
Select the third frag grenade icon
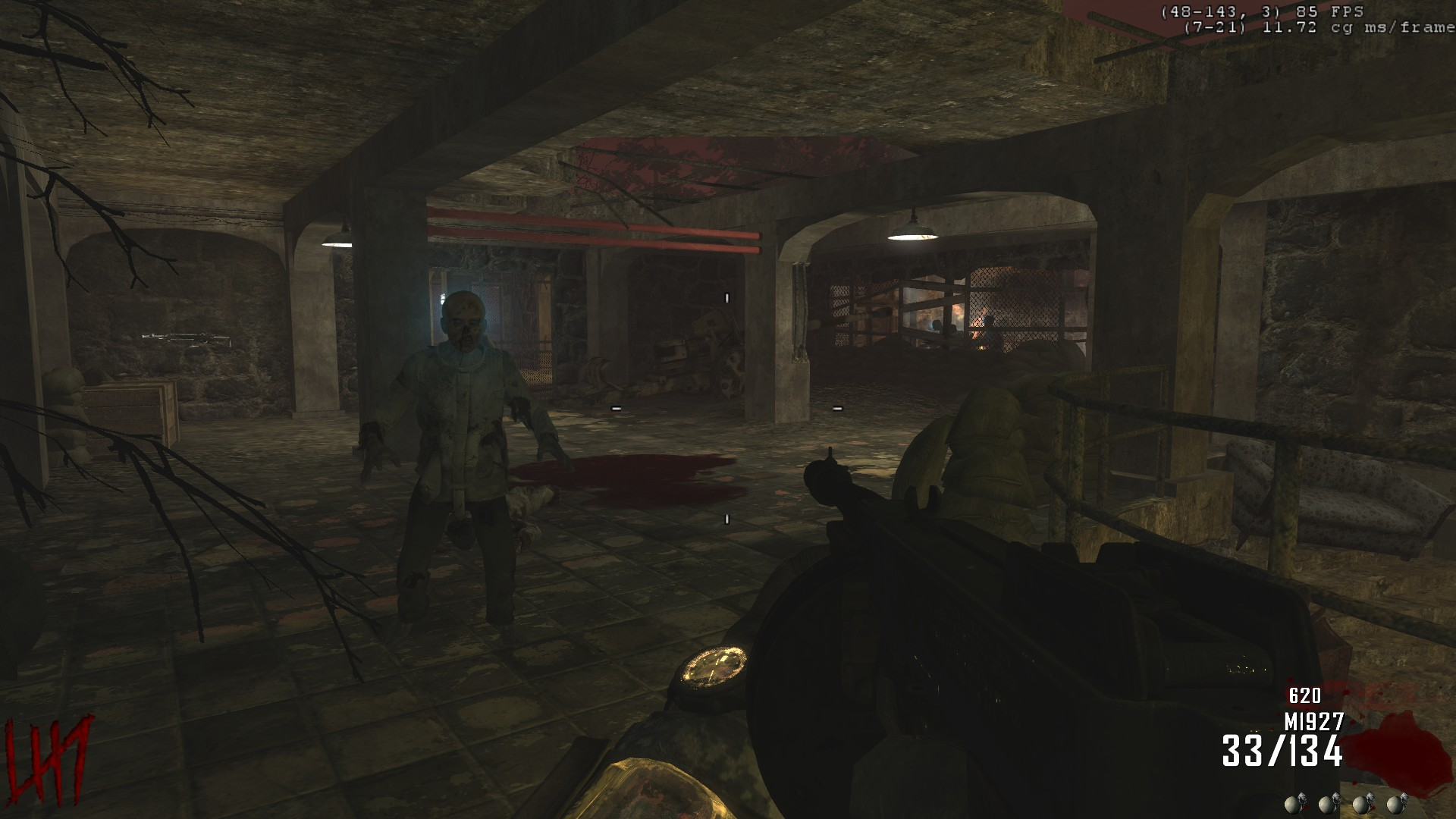tap(1361, 805)
